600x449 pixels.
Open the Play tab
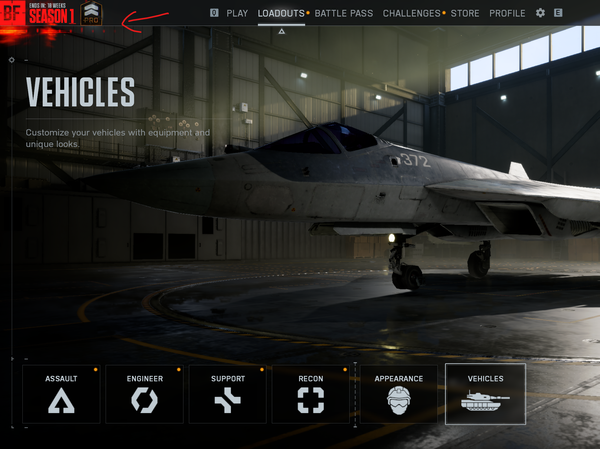pyautogui.click(x=237, y=13)
